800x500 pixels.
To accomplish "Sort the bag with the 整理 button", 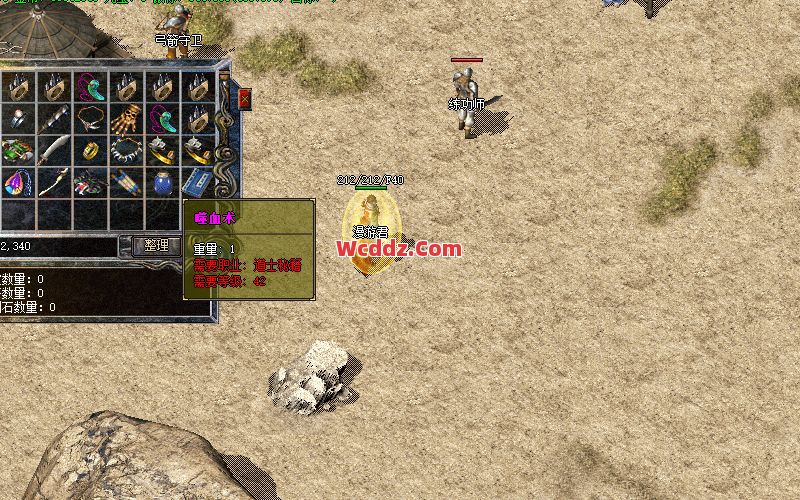I will click(x=157, y=245).
